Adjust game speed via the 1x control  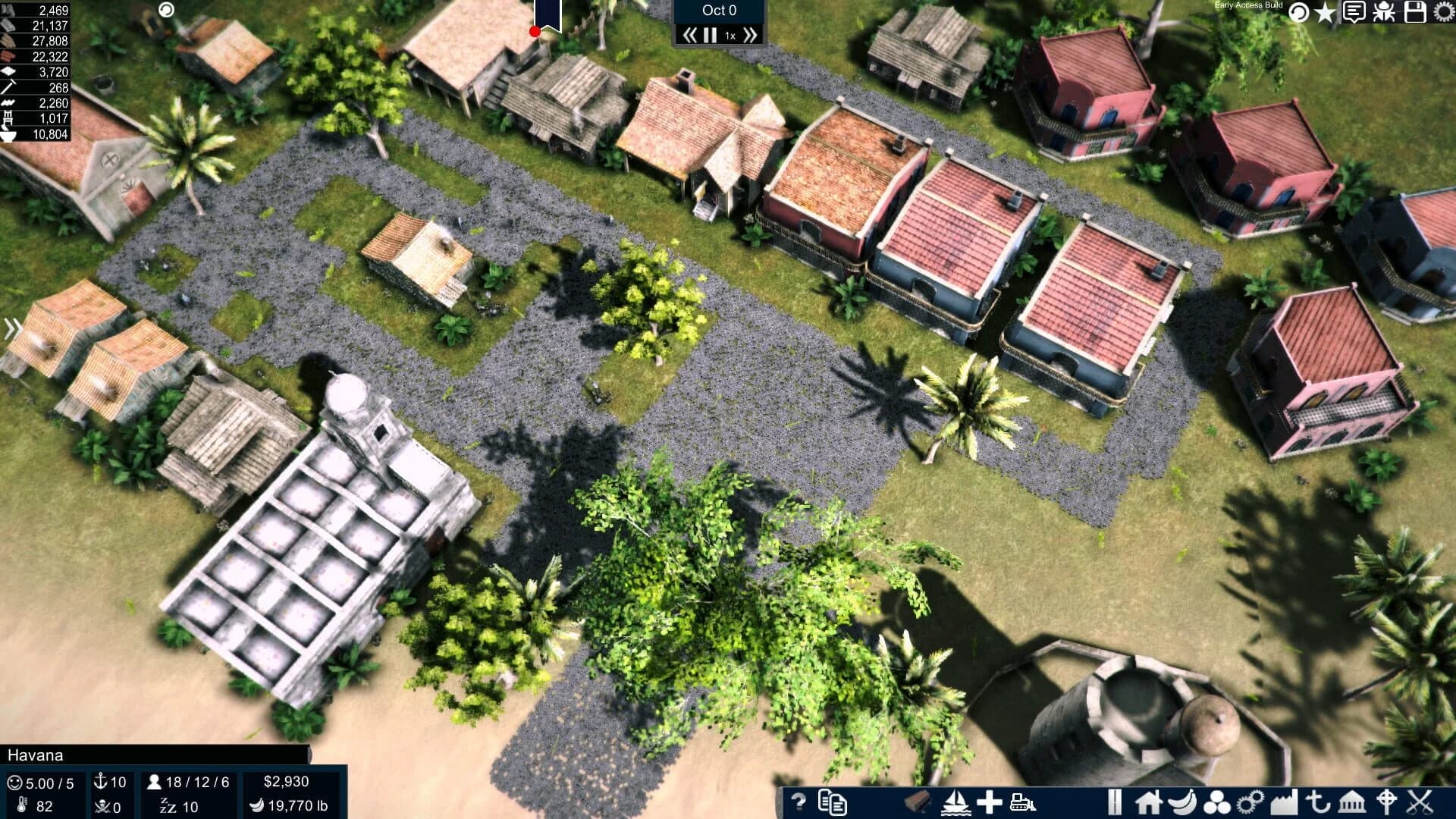coord(730,34)
